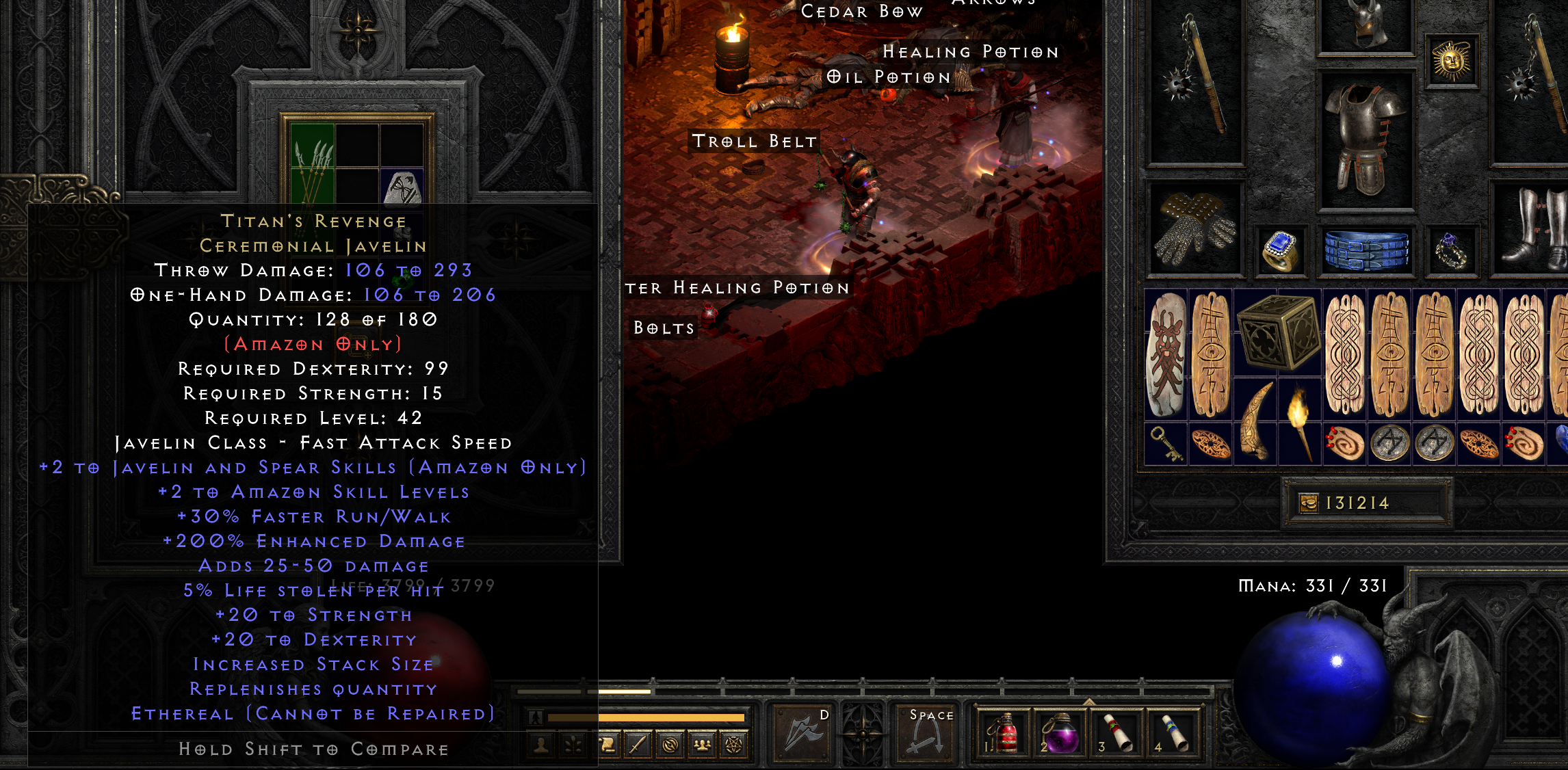Open the party screen icon with three figures
1568x770 pixels.
(x=703, y=745)
